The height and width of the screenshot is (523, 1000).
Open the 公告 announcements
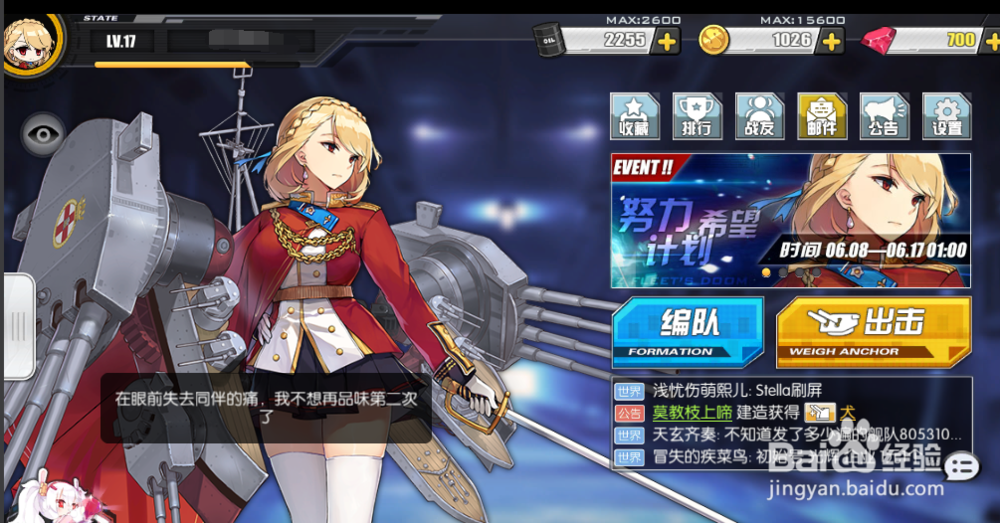[884, 116]
